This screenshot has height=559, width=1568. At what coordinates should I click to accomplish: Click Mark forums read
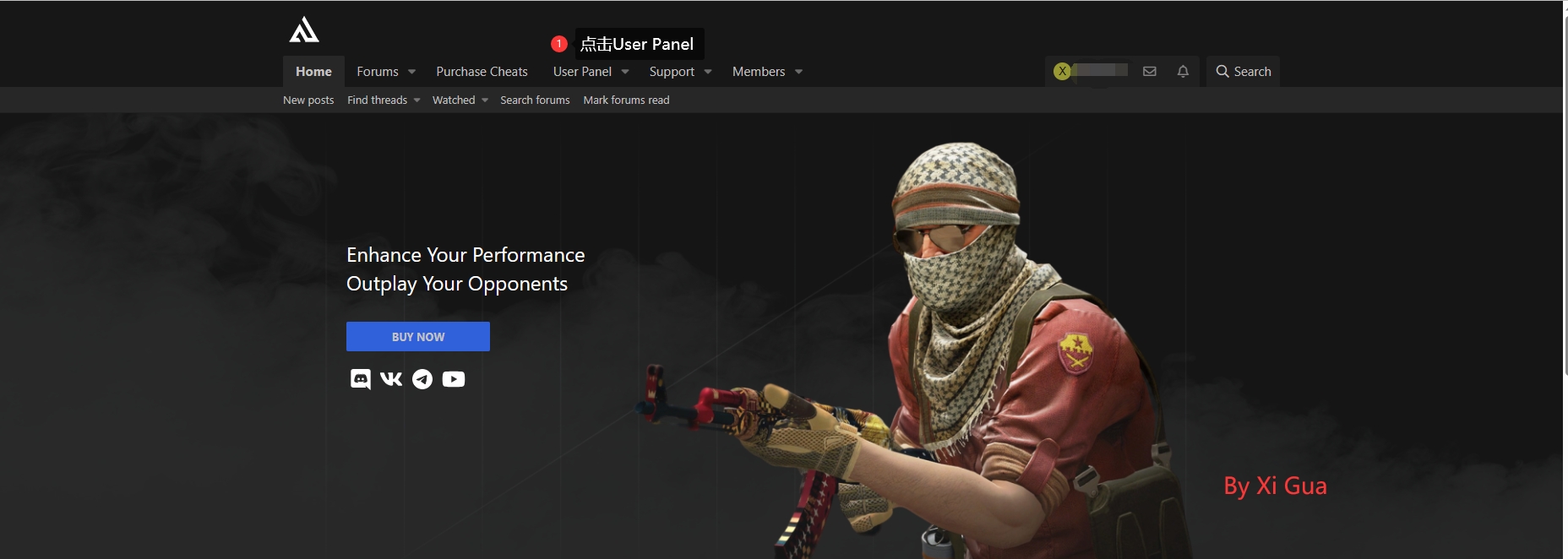pos(626,100)
